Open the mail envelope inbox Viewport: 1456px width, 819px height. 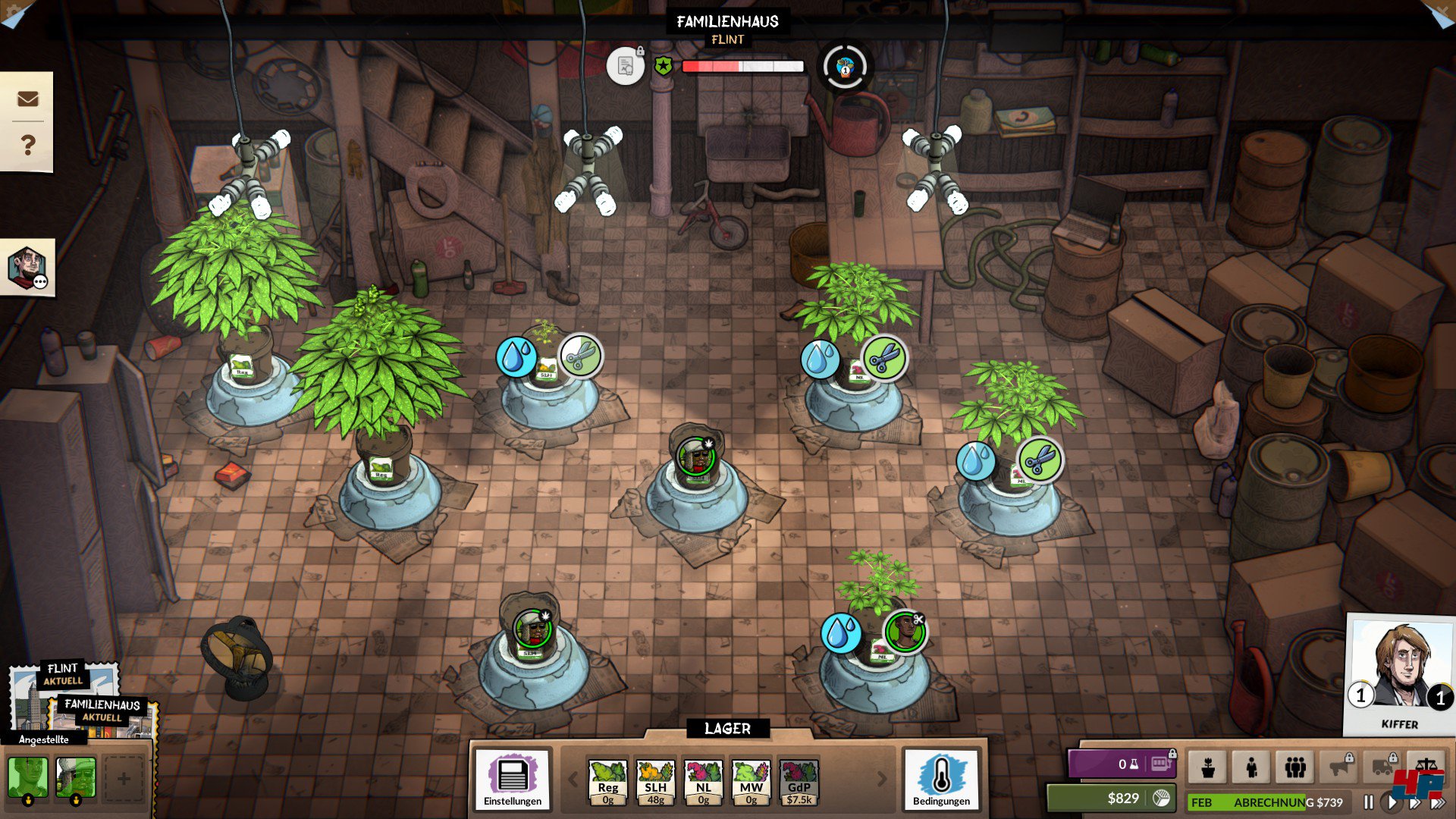tap(27, 99)
